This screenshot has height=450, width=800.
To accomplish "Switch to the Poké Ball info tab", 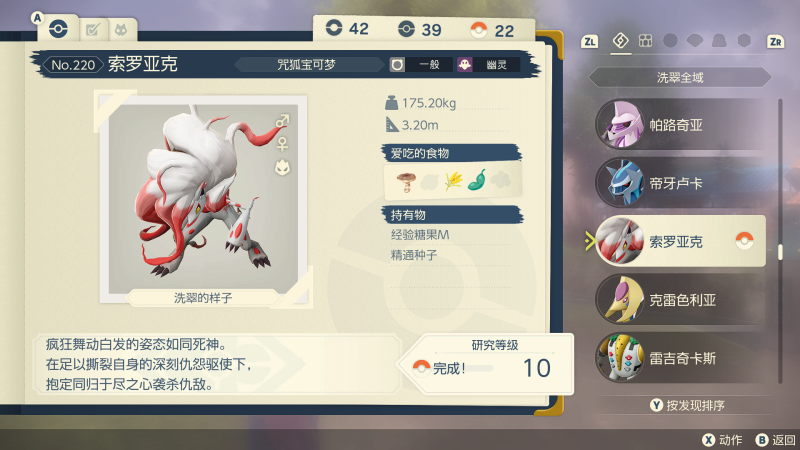I will tap(58, 29).
